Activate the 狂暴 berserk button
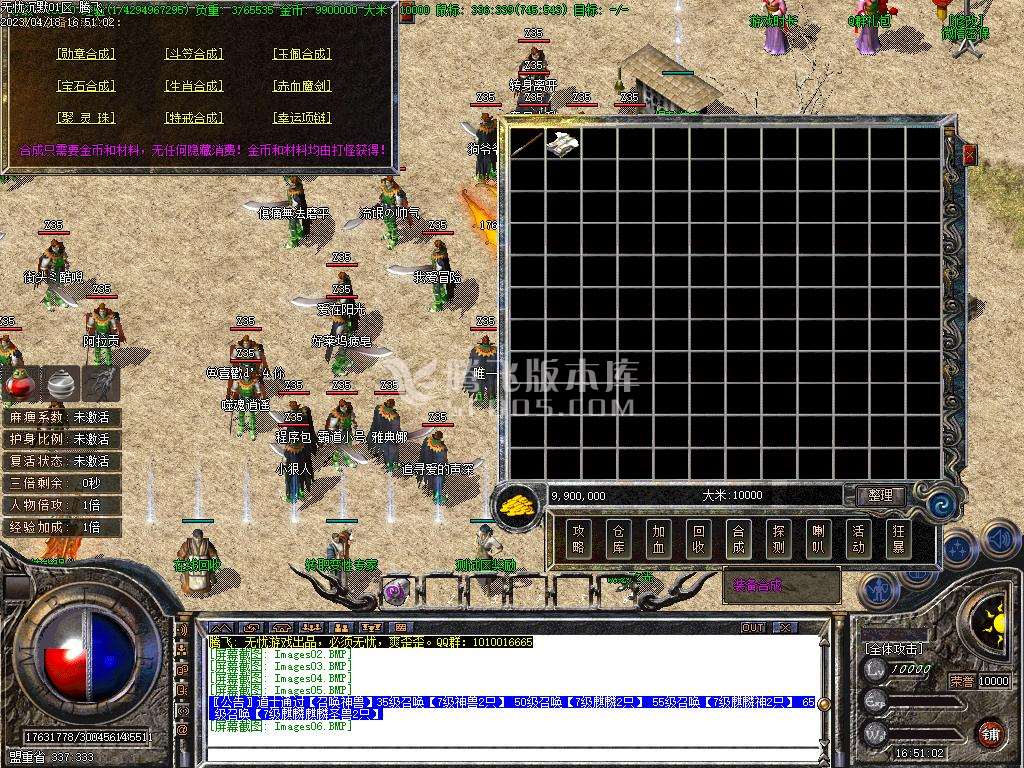 click(898, 540)
